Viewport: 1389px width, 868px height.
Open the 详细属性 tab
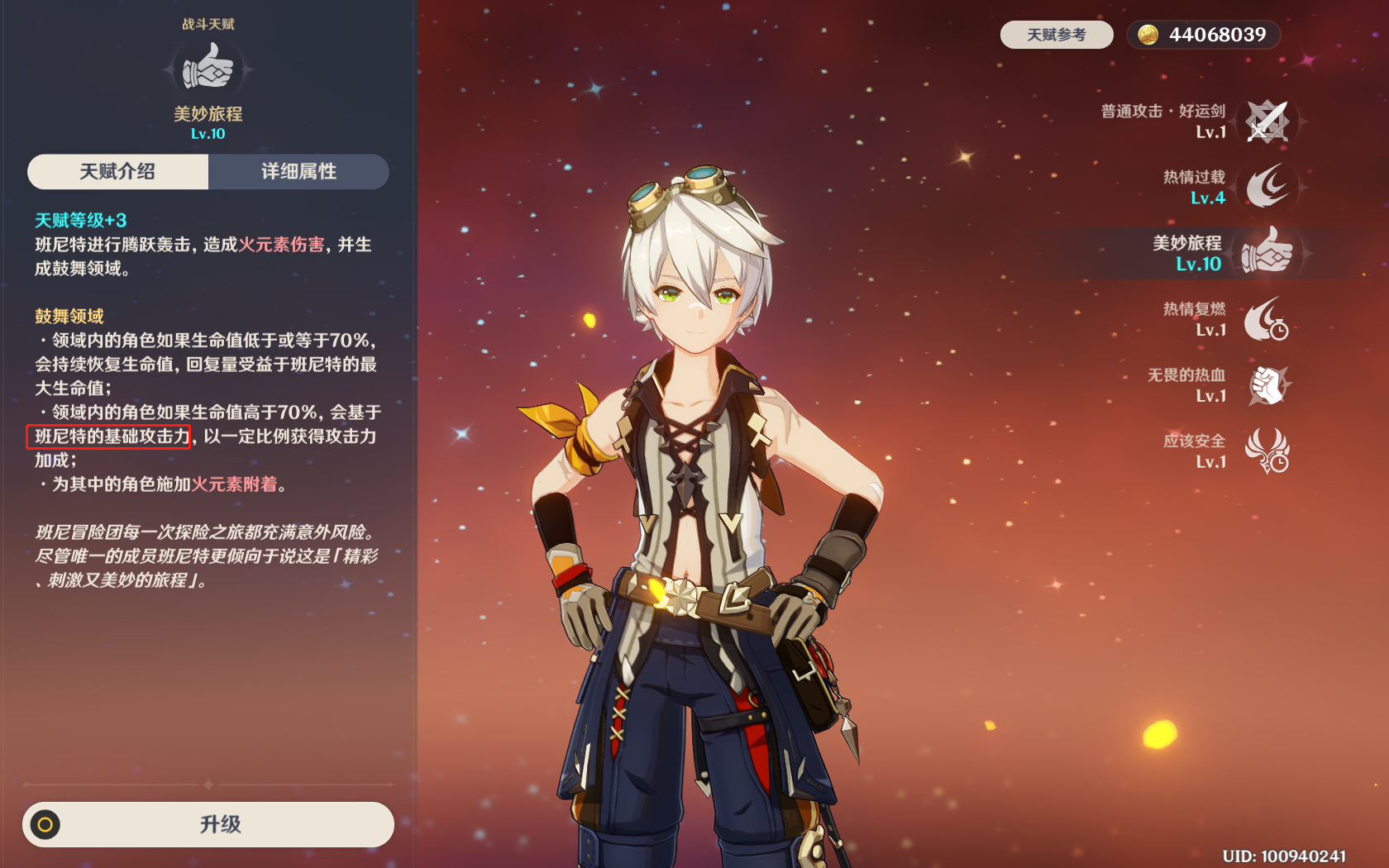click(x=298, y=172)
